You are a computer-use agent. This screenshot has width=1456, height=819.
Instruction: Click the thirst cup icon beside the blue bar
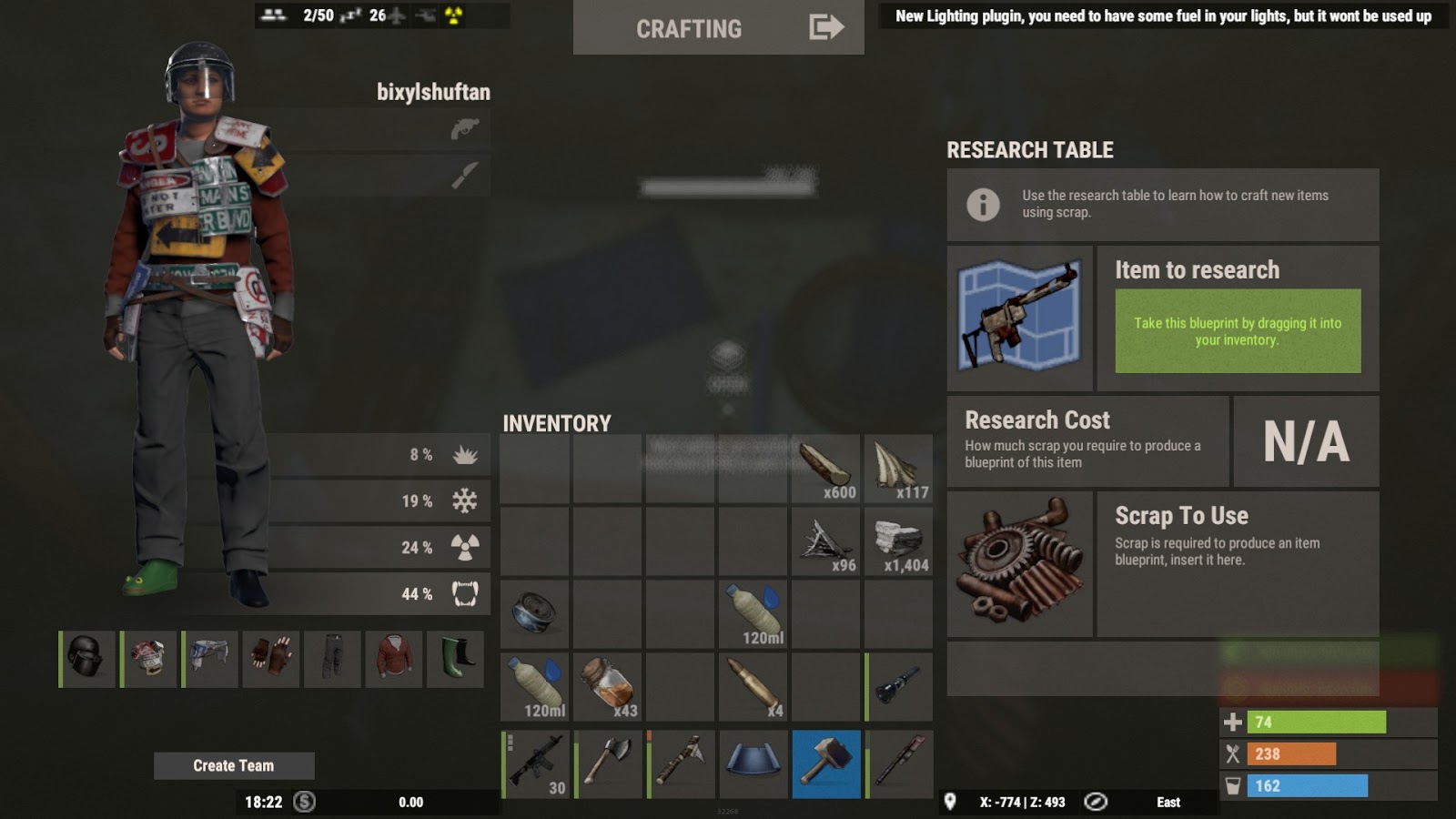(x=1233, y=786)
